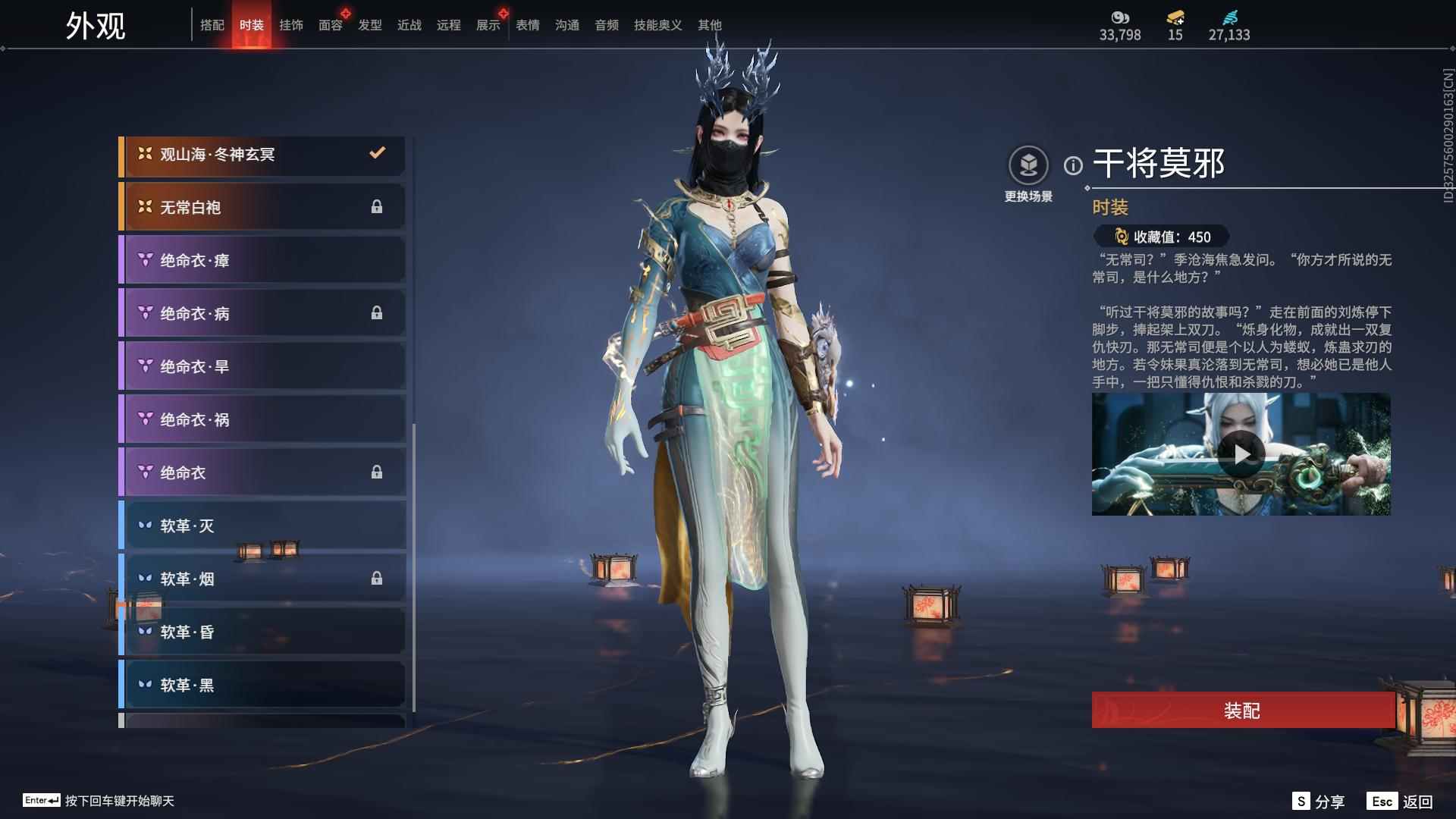Expand the 展示 menu with red badge
The image size is (1456, 819).
tap(488, 24)
